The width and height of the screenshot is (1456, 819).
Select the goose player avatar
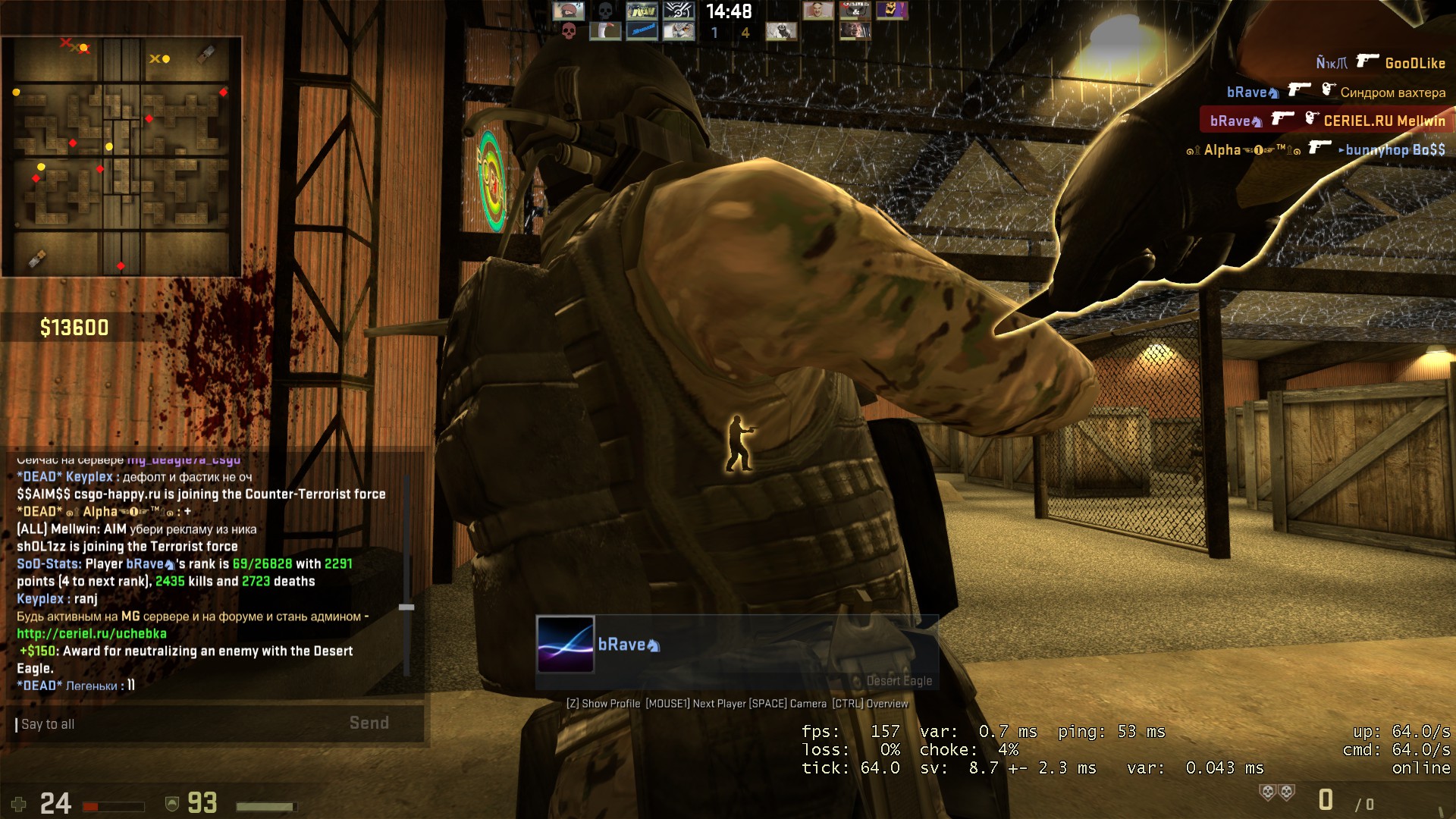(605, 31)
